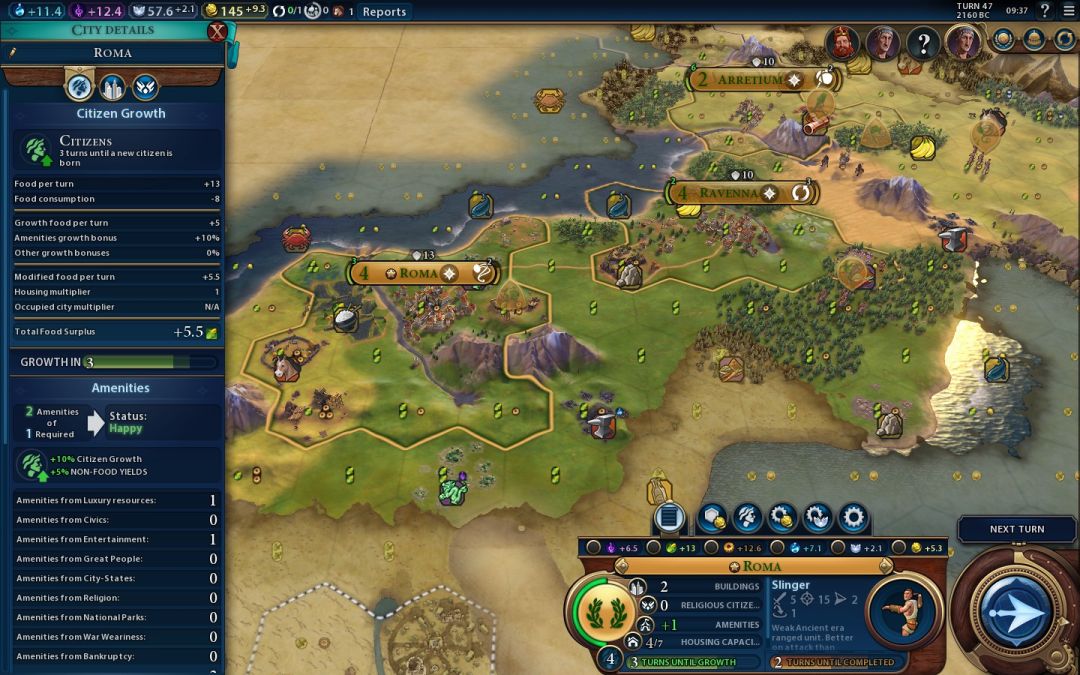Close the City Details panel
Viewport: 1080px width, 675px height.
pos(217,32)
